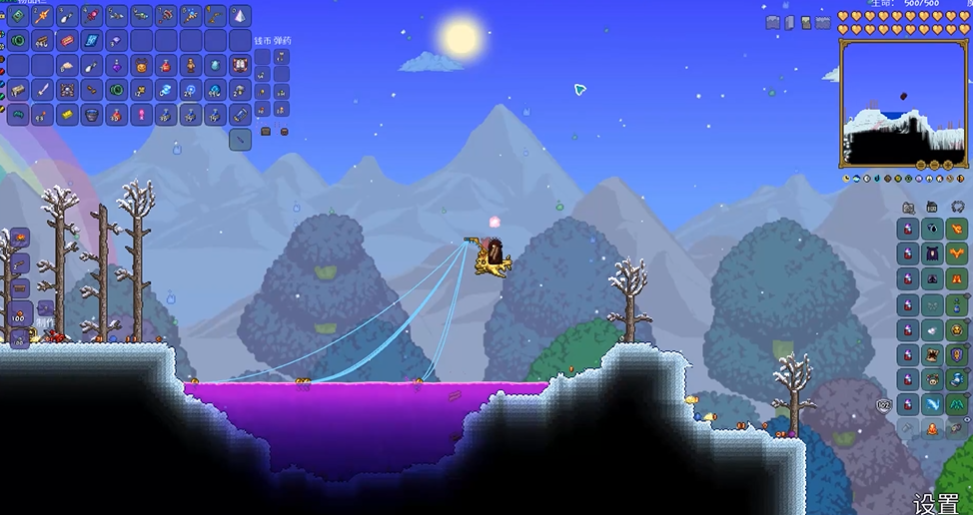Pick the green spell tome in first hotbar slot
This screenshot has height=515, width=973.
pyautogui.click(x=17, y=16)
